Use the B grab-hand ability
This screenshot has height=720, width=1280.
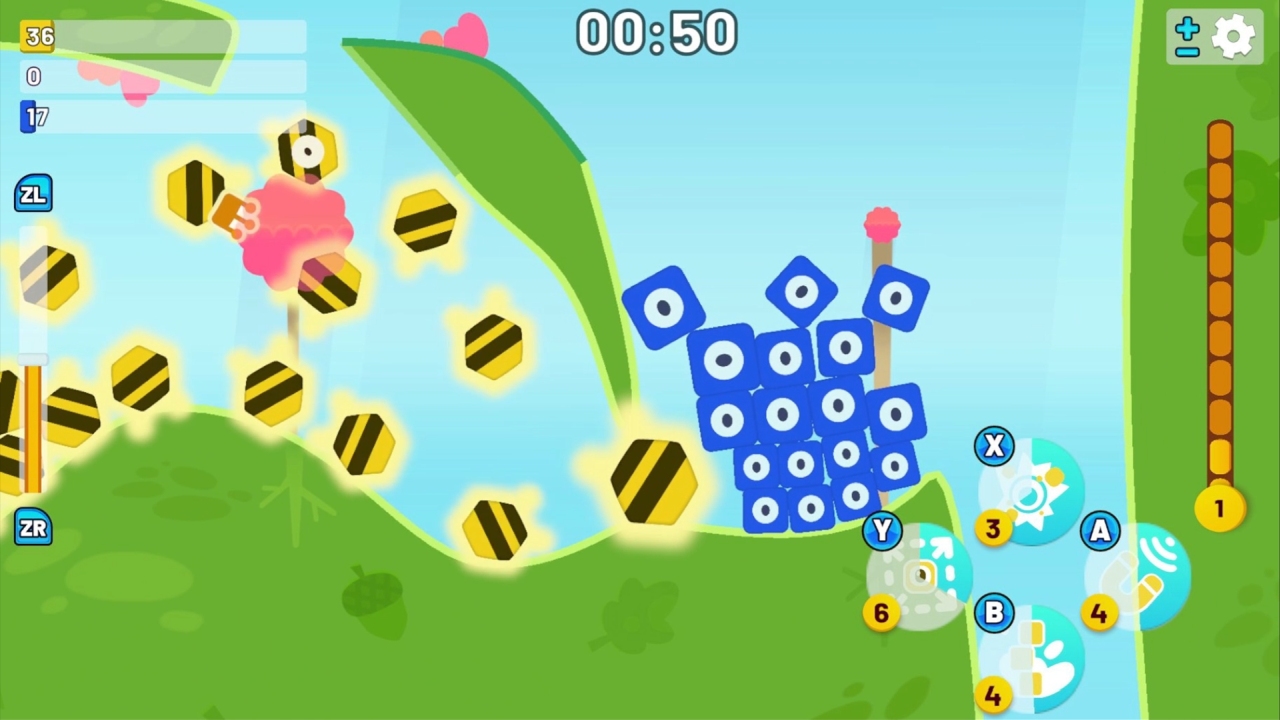1035,655
